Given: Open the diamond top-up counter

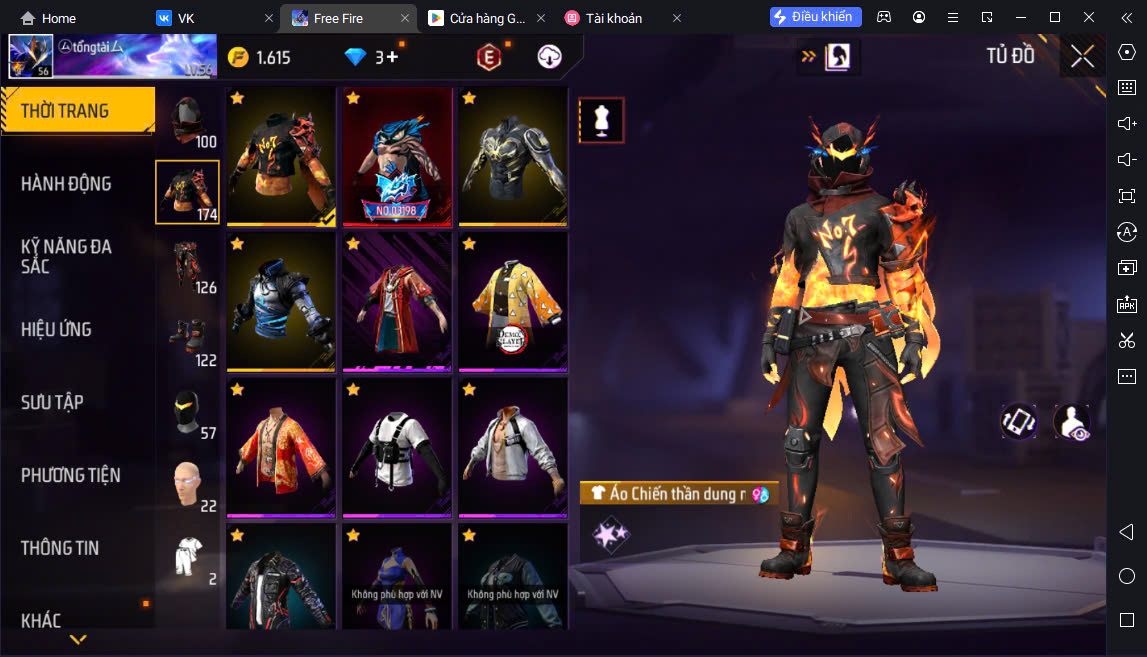Looking at the screenshot, I should coord(371,57).
